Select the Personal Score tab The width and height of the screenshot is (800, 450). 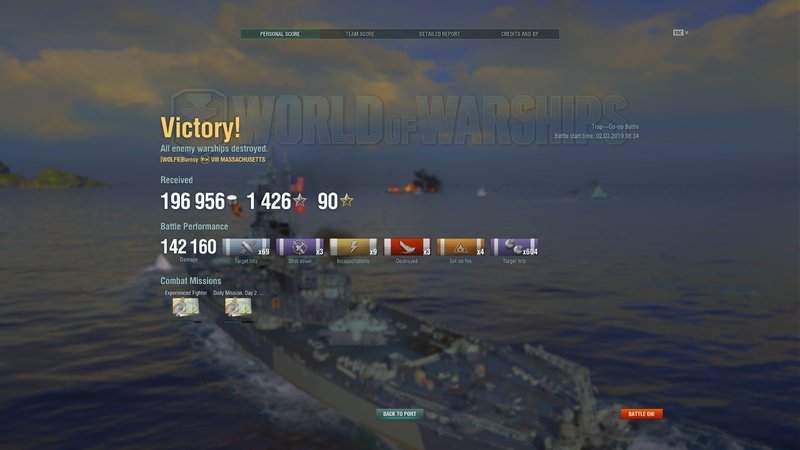click(x=280, y=34)
